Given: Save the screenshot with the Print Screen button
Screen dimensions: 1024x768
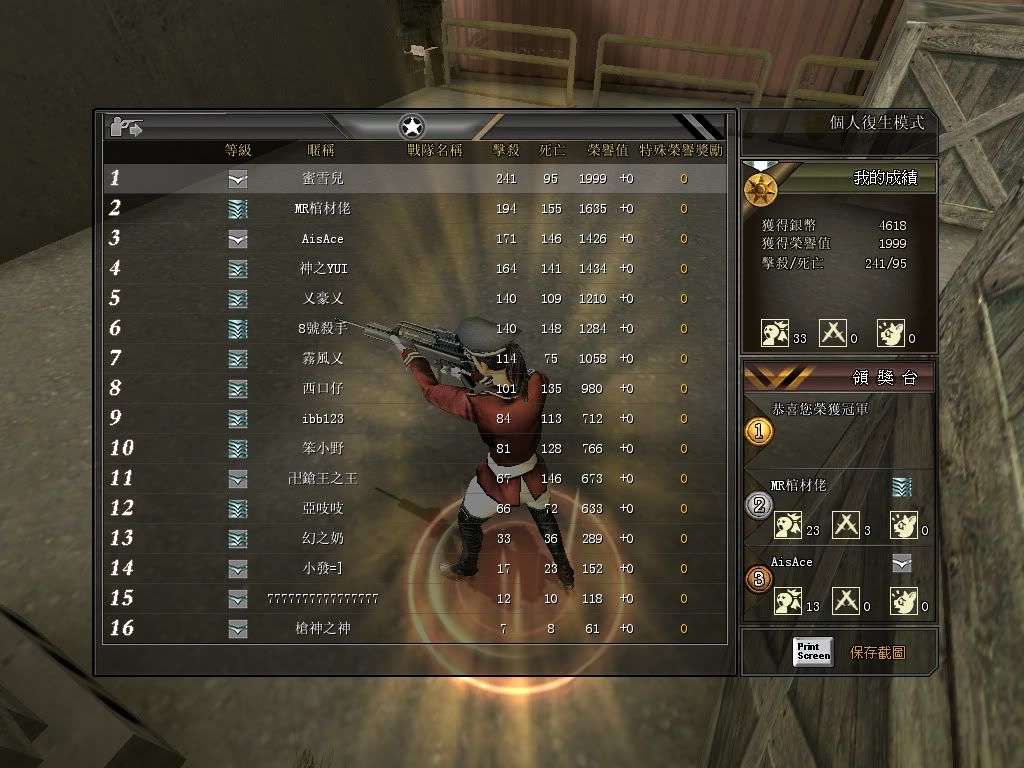Looking at the screenshot, I should (x=813, y=652).
